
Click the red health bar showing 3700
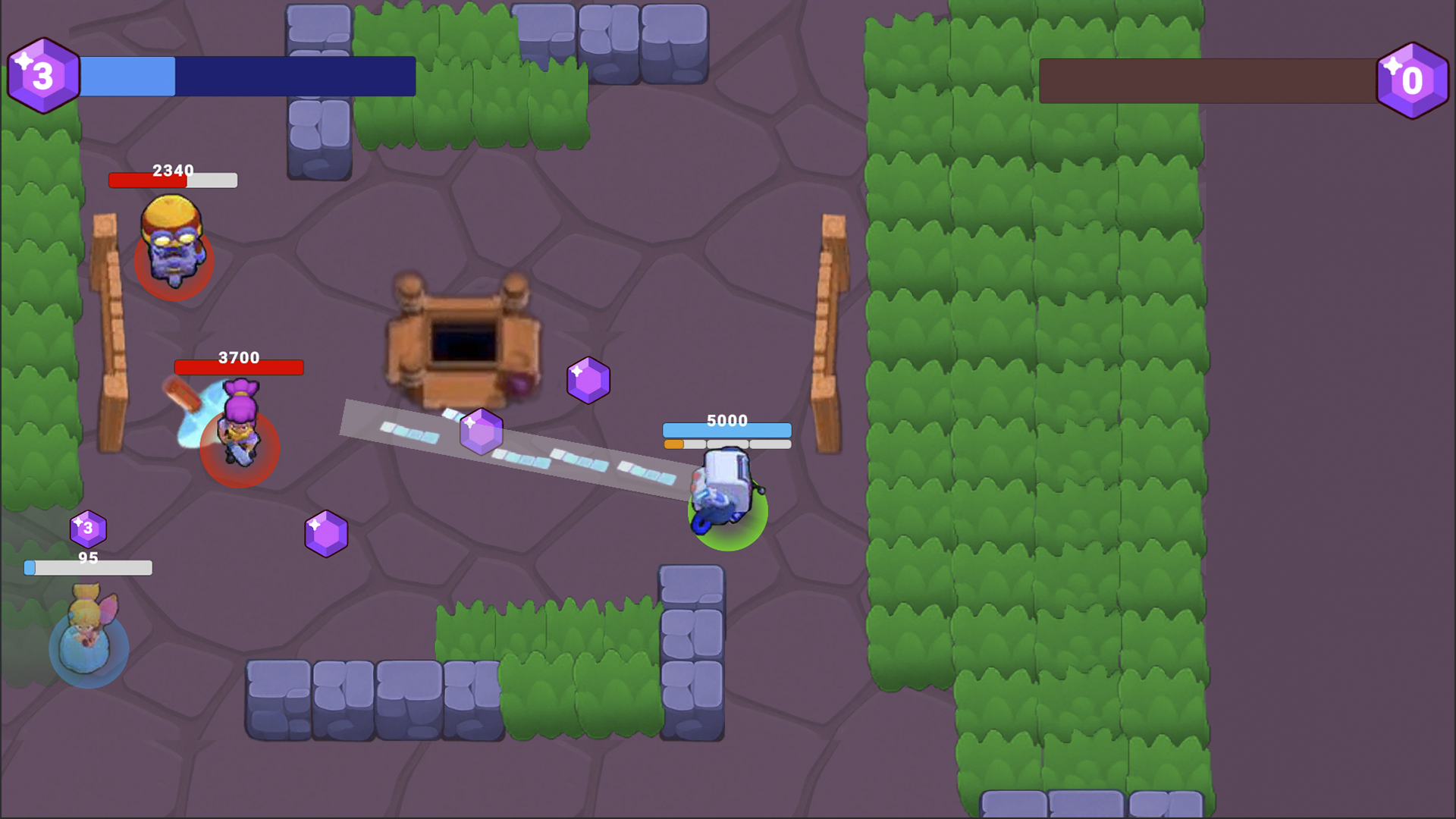tap(239, 368)
